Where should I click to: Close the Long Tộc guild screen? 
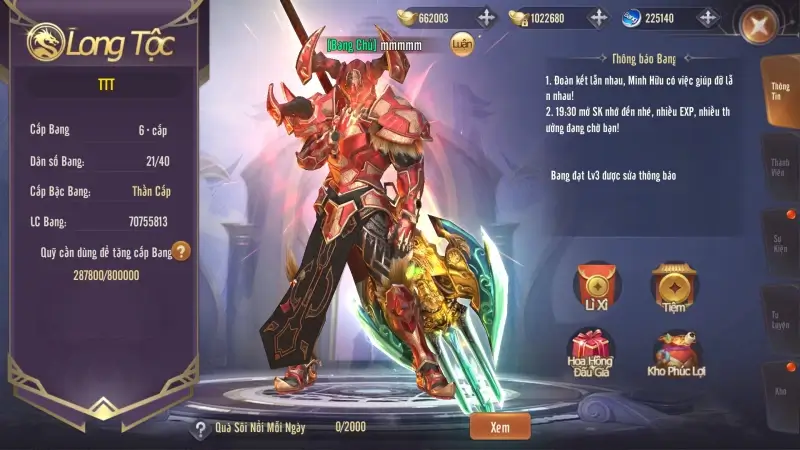pos(763,24)
